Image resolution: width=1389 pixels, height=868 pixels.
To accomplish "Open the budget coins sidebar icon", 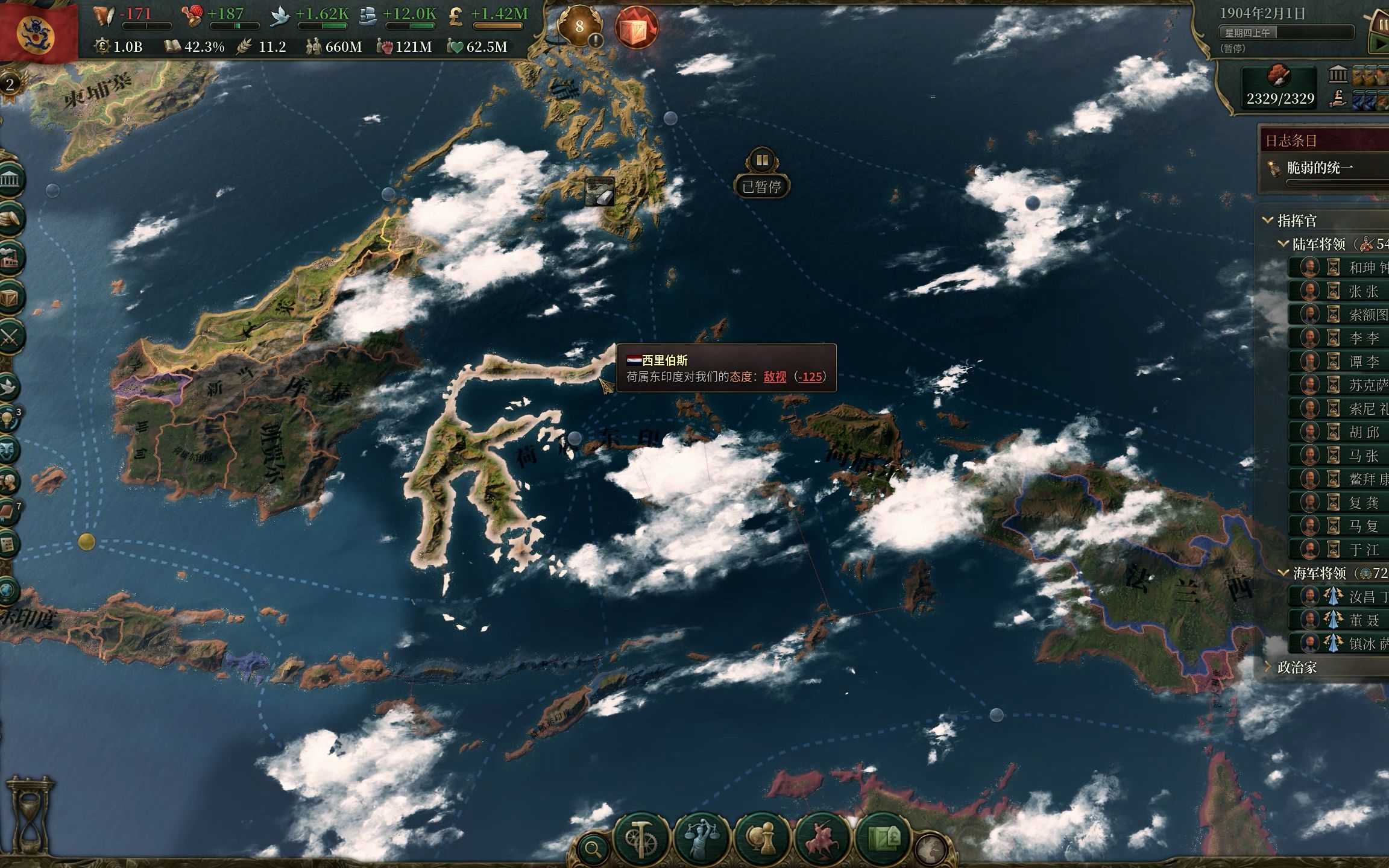I will click(10, 219).
